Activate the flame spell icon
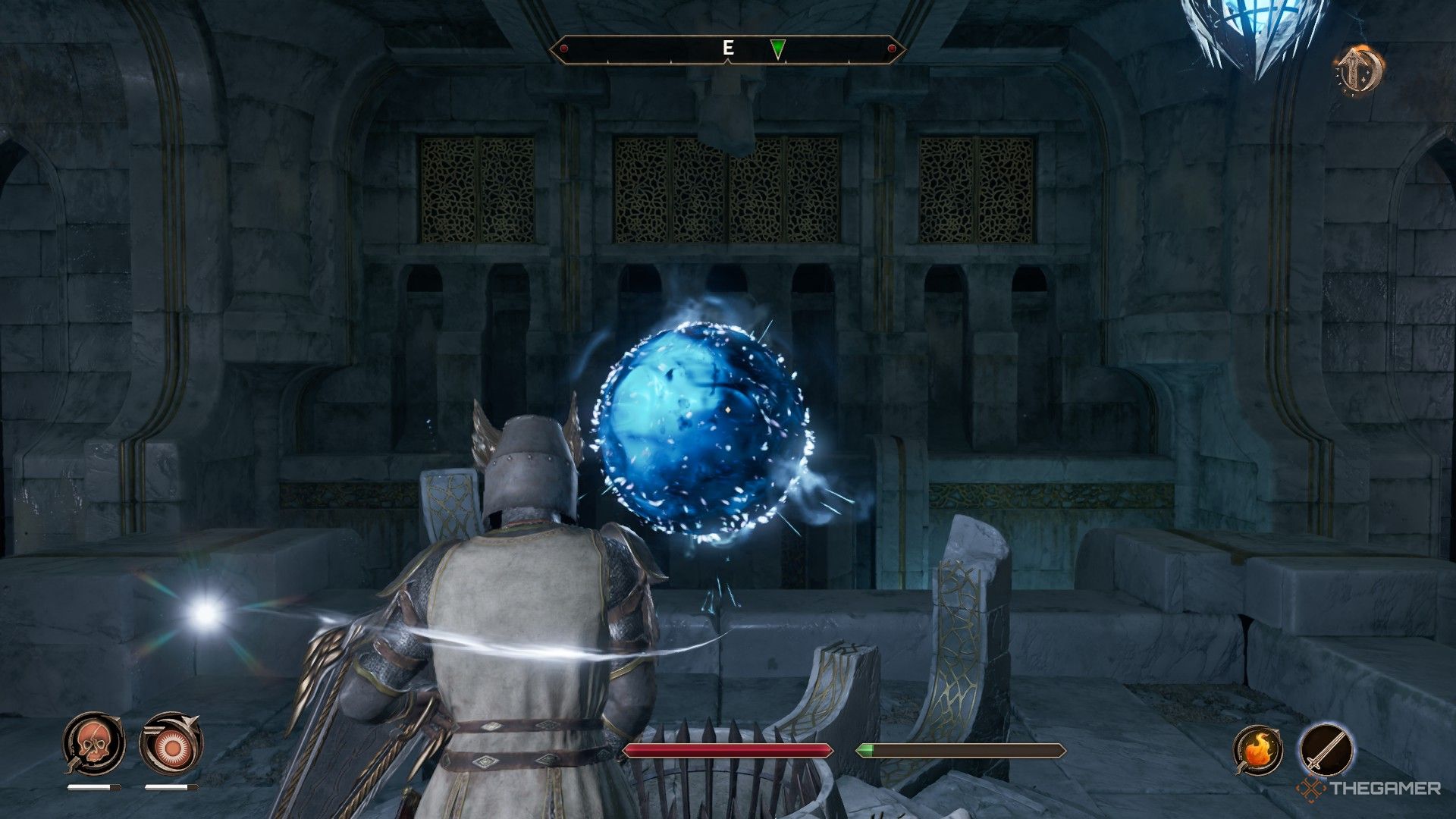 tap(1257, 748)
